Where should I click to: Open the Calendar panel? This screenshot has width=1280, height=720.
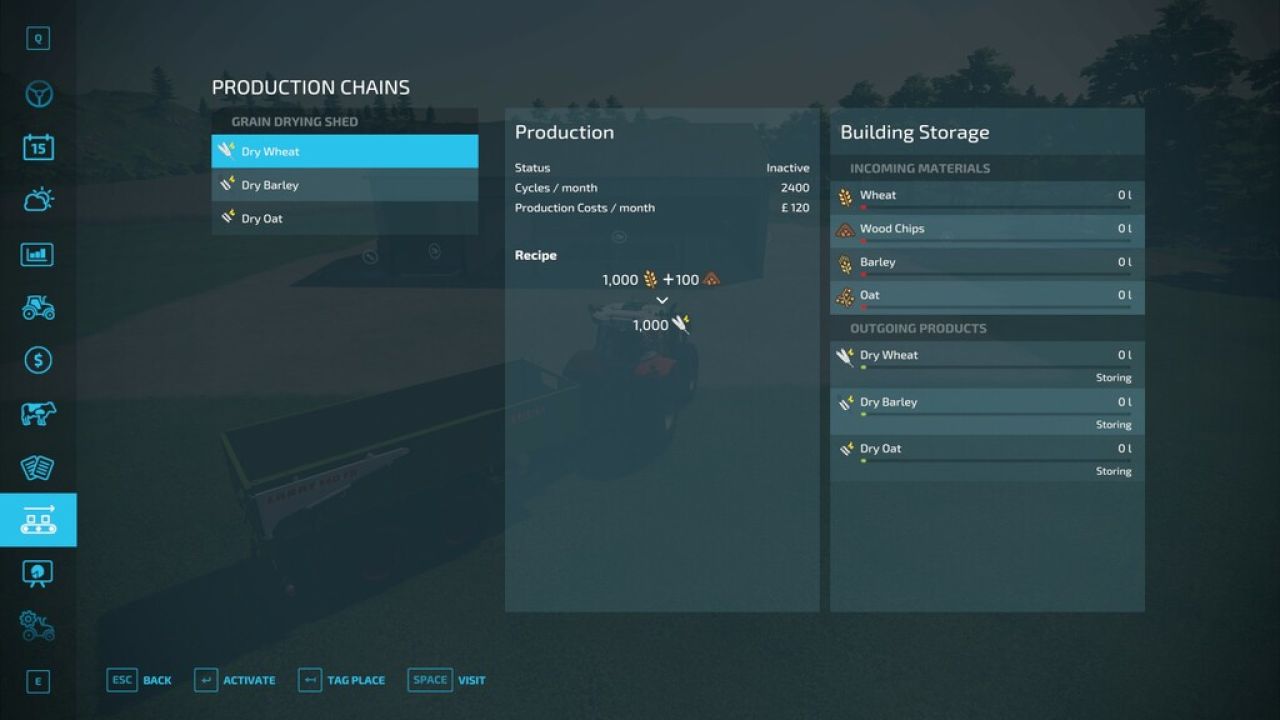pyautogui.click(x=38, y=146)
